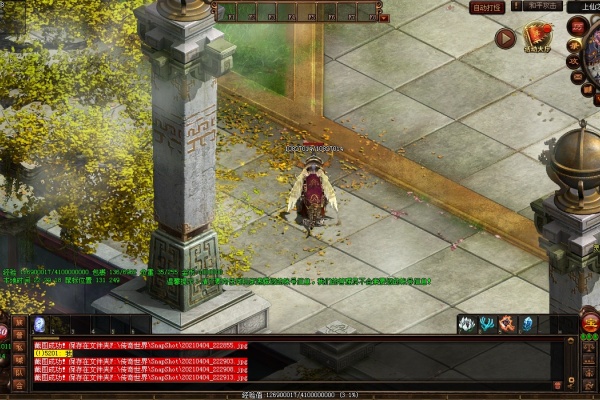The height and width of the screenshot is (400, 600).
Task: Activate the white lotus skill icon
Action: (467, 324)
